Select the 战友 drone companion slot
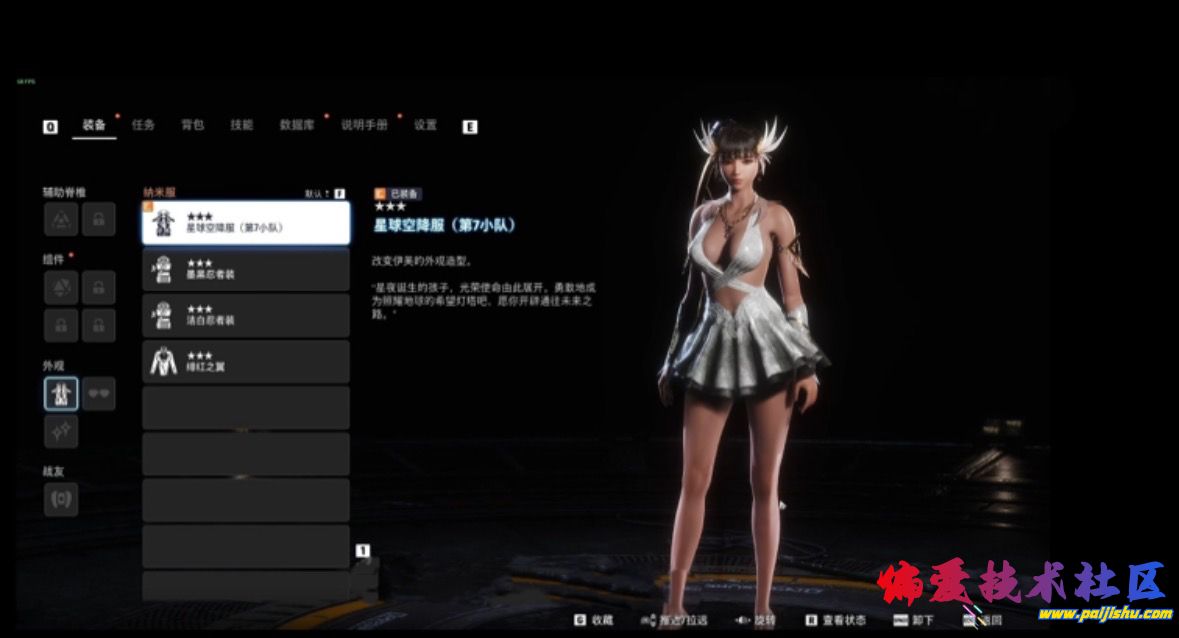 (x=61, y=499)
